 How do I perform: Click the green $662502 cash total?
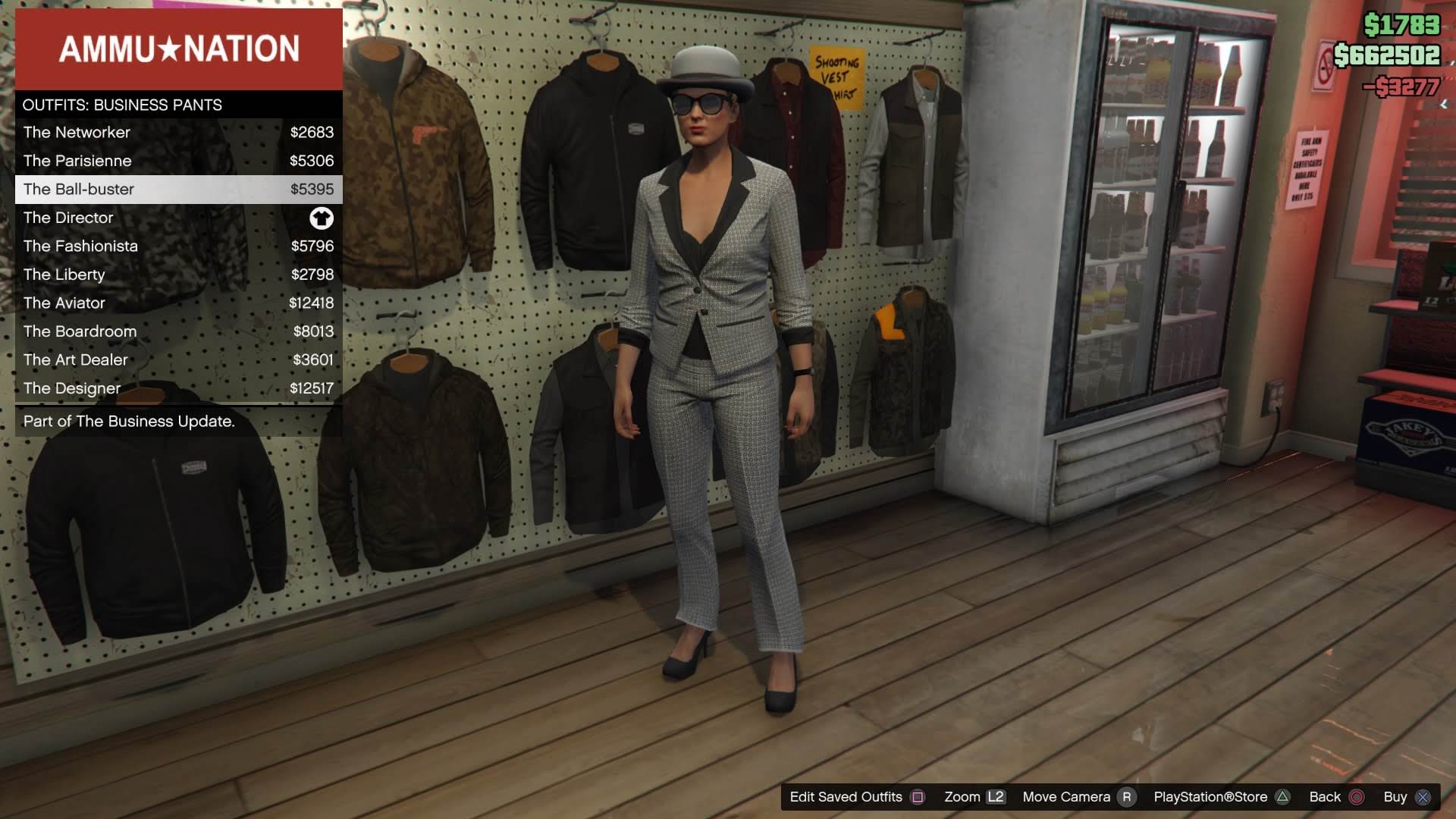(1387, 55)
